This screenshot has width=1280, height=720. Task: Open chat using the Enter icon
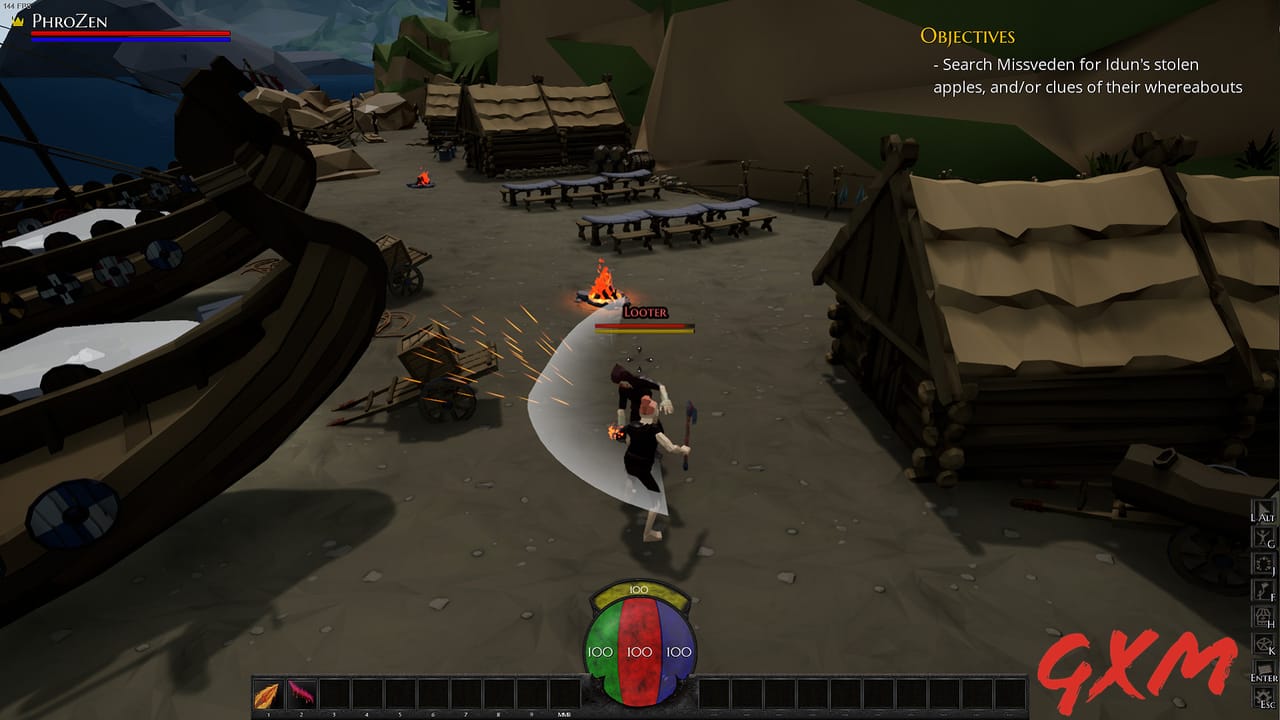[x=1262, y=668]
